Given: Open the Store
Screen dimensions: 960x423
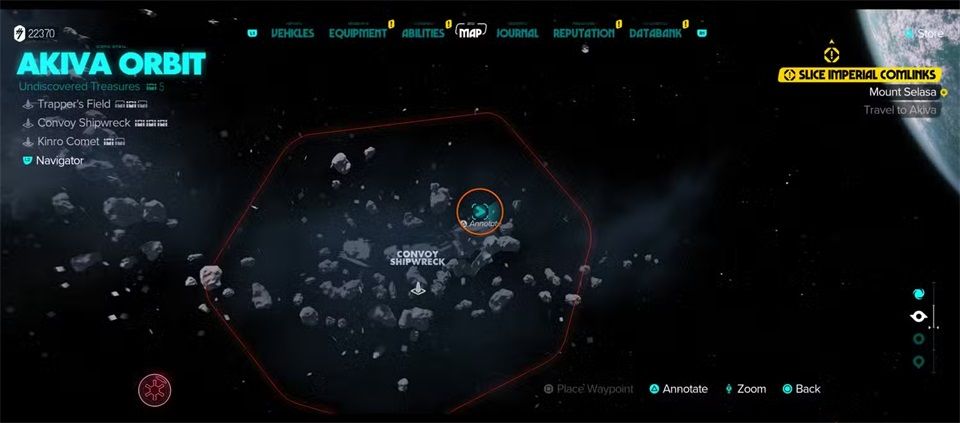Looking at the screenshot, I should 929,33.
